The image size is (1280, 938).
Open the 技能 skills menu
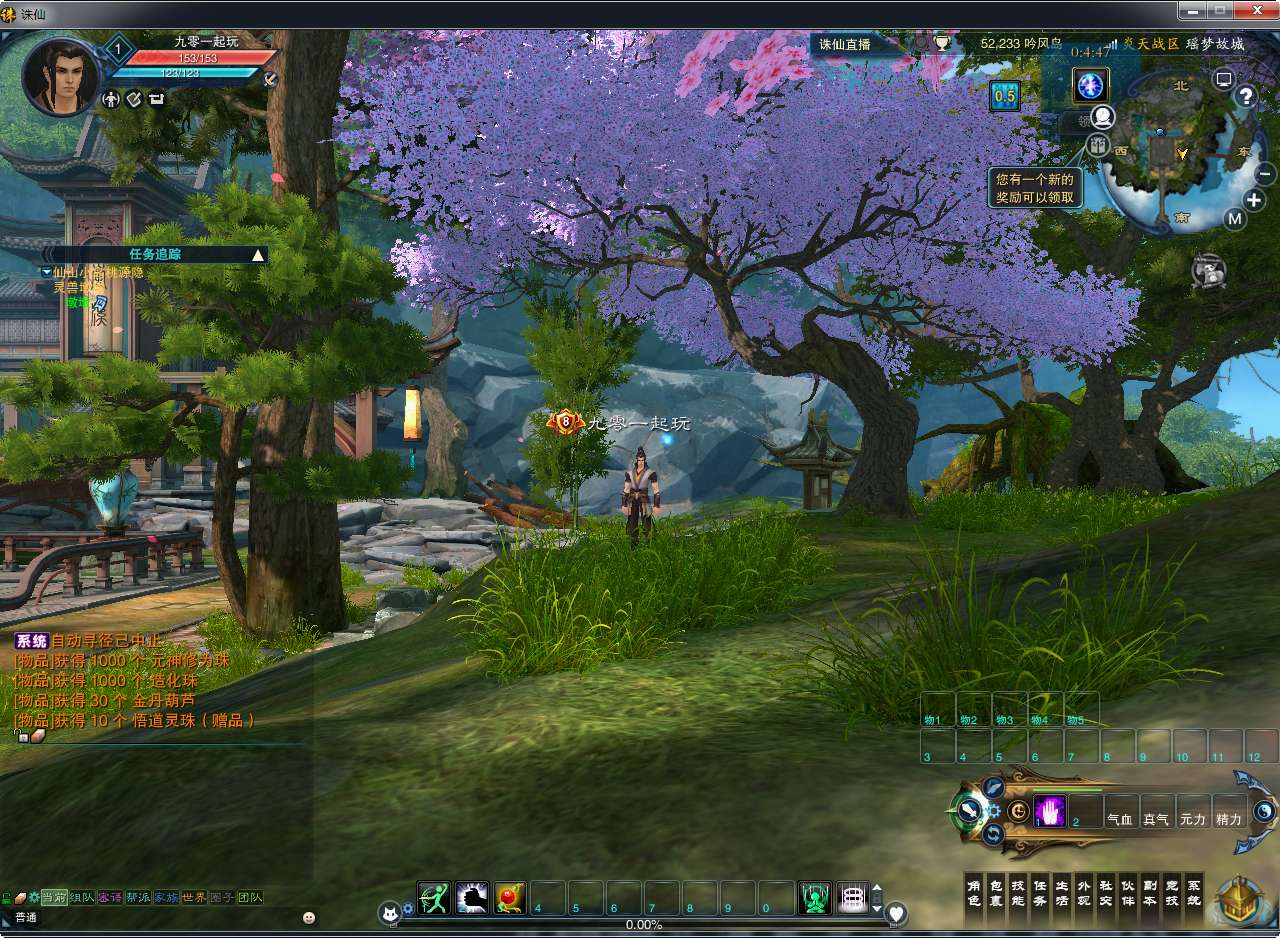(x=1017, y=893)
